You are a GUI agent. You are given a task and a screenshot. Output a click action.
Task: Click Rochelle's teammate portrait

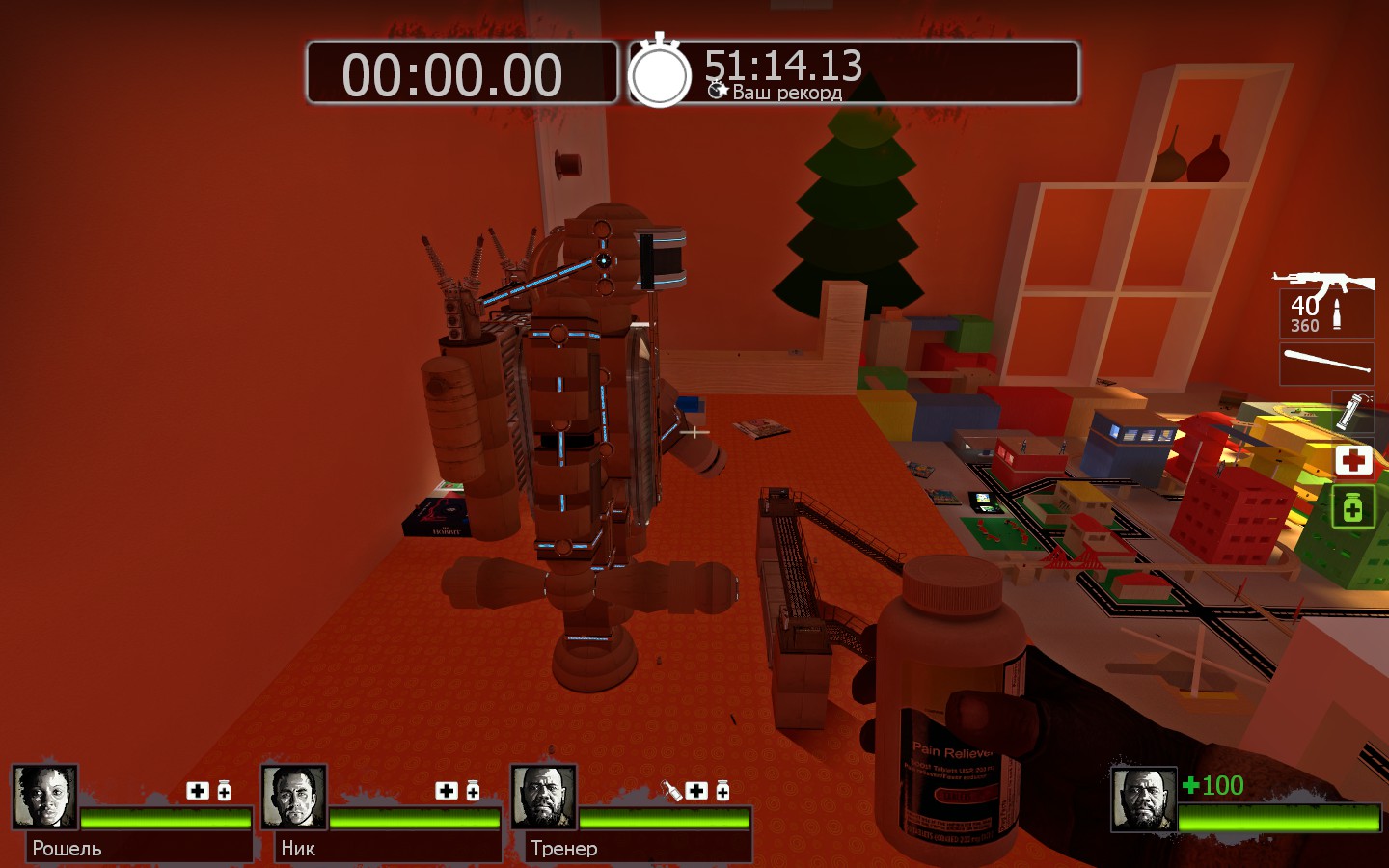point(44,797)
